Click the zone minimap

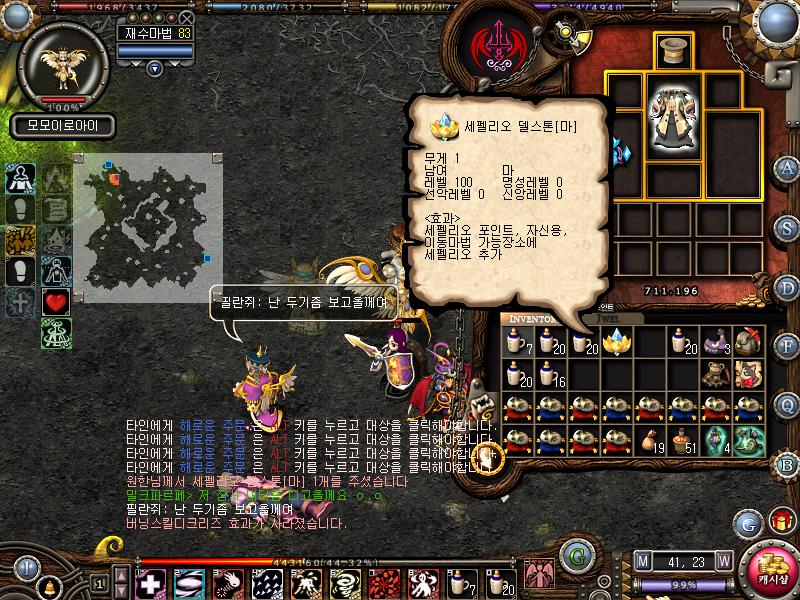(147, 216)
